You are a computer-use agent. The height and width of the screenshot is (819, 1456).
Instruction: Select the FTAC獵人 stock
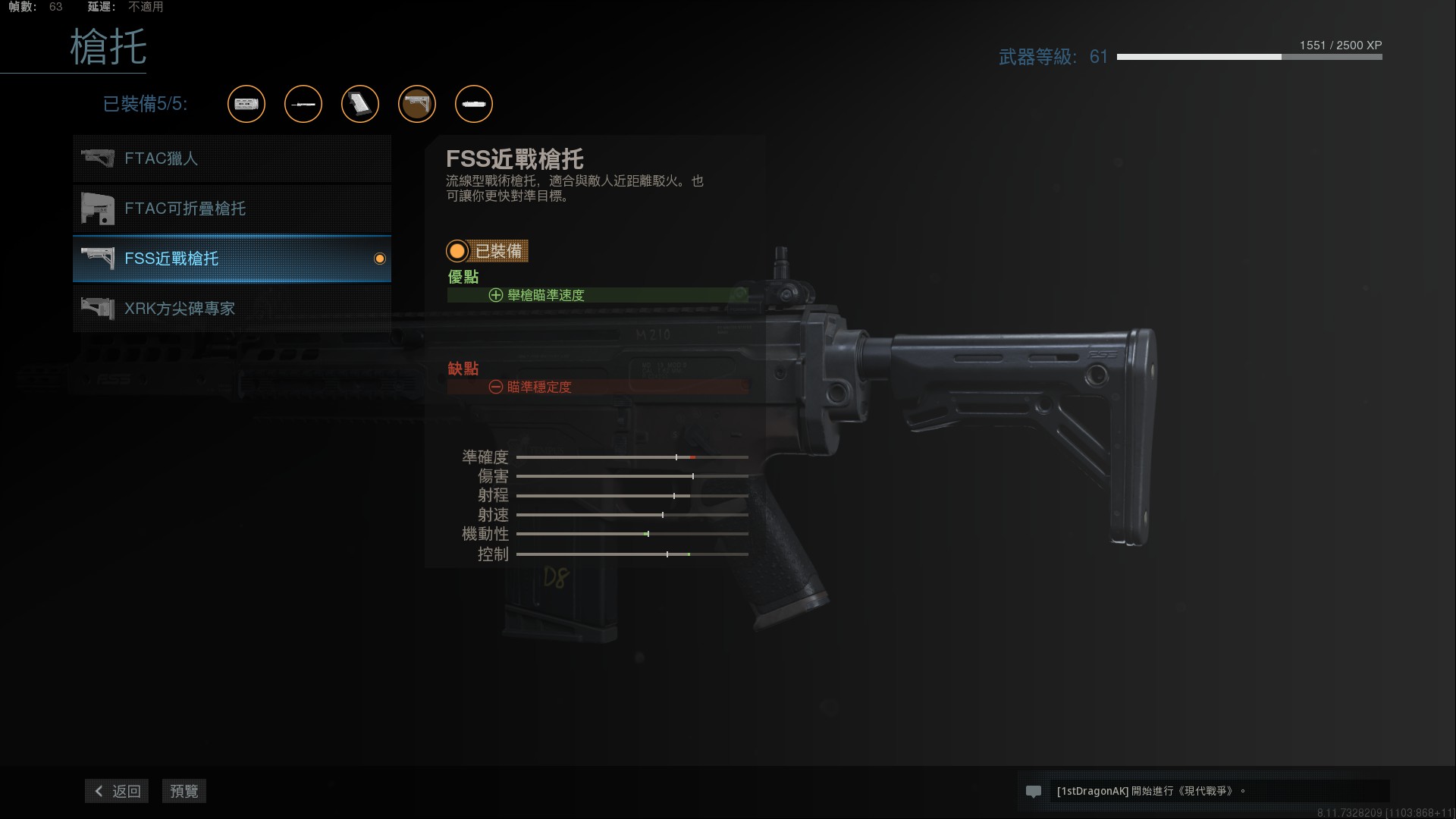(232, 158)
